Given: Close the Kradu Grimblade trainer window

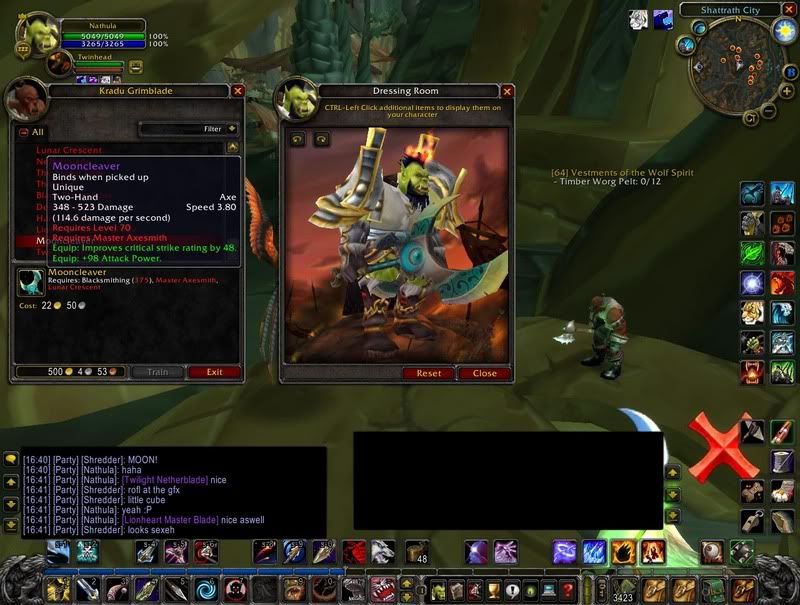Looking at the screenshot, I should (x=238, y=90).
